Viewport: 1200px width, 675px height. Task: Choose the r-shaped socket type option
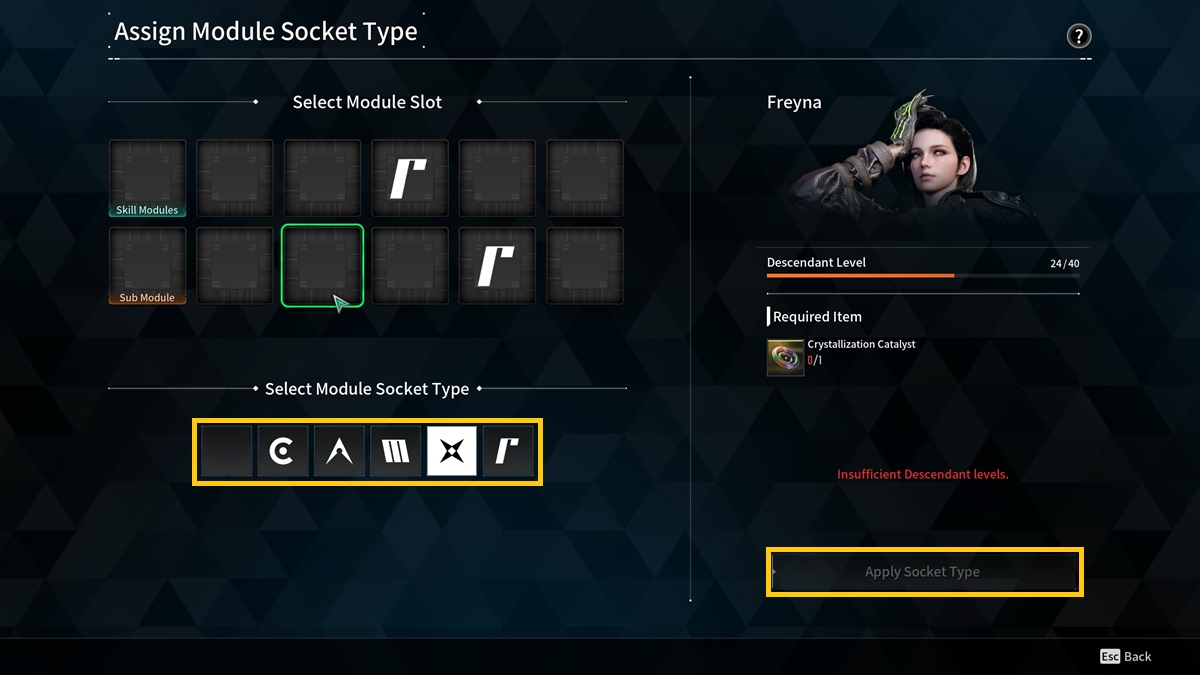coord(508,452)
